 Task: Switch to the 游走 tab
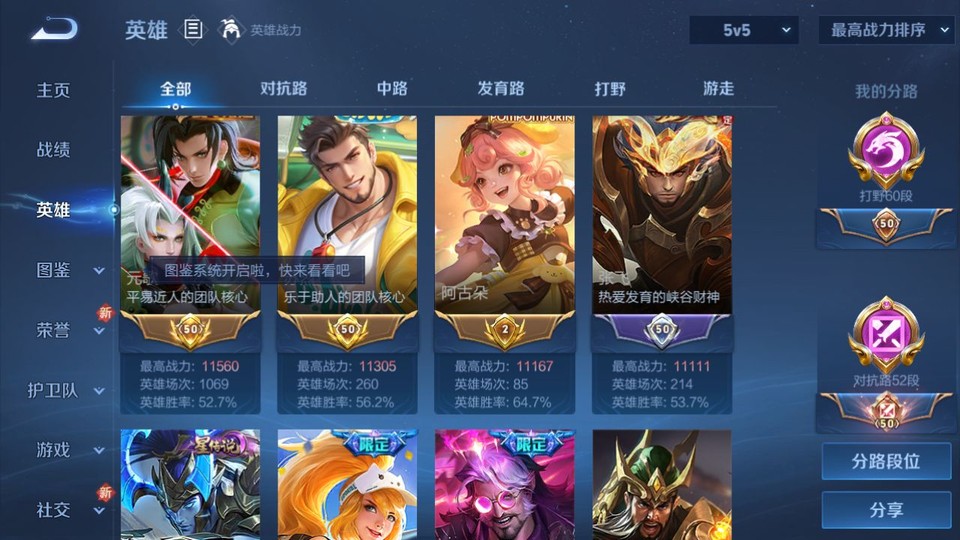pyautogui.click(x=718, y=88)
